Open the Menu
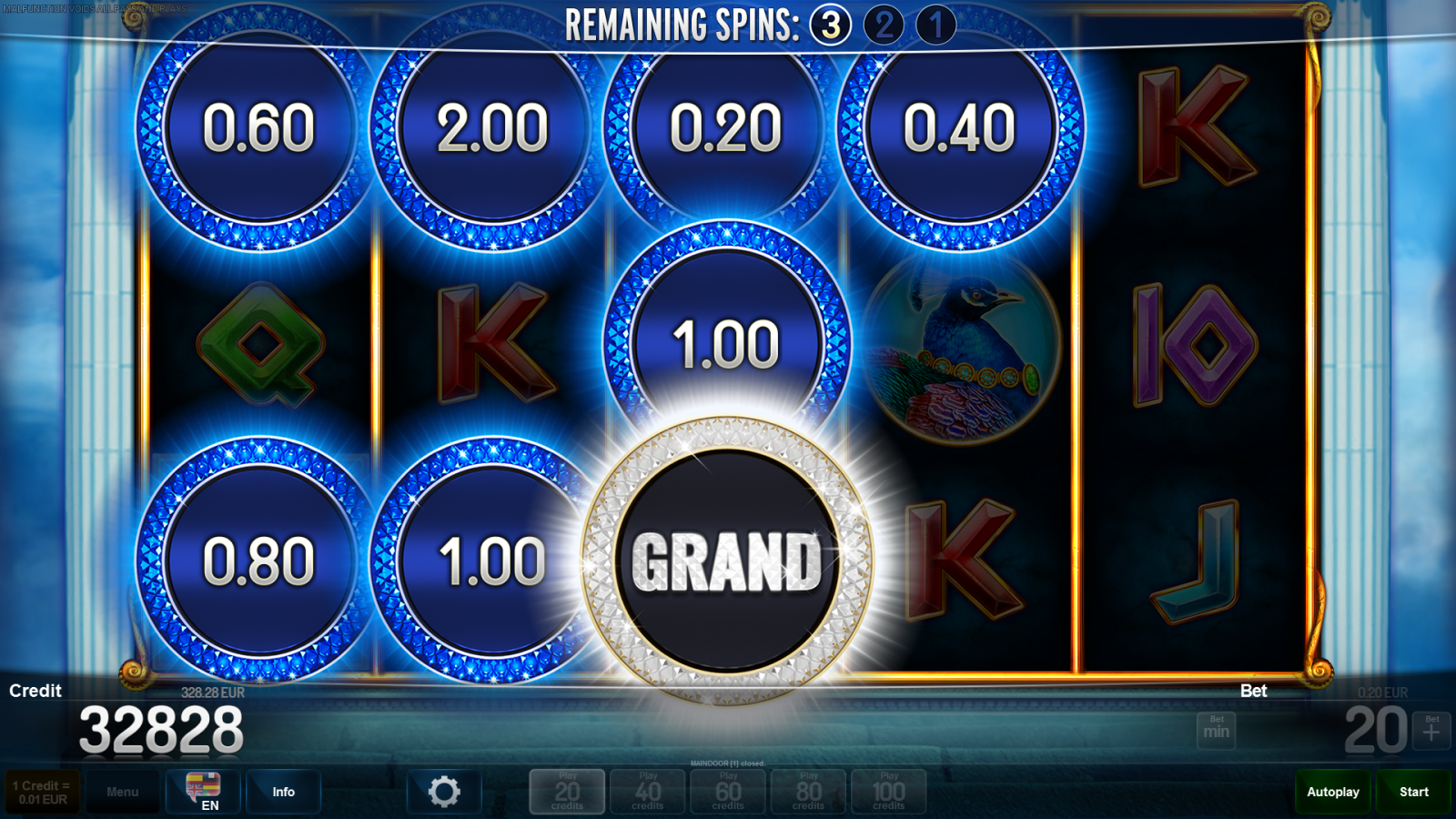The height and width of the screenshot is (819, 1456). point(123,791)
